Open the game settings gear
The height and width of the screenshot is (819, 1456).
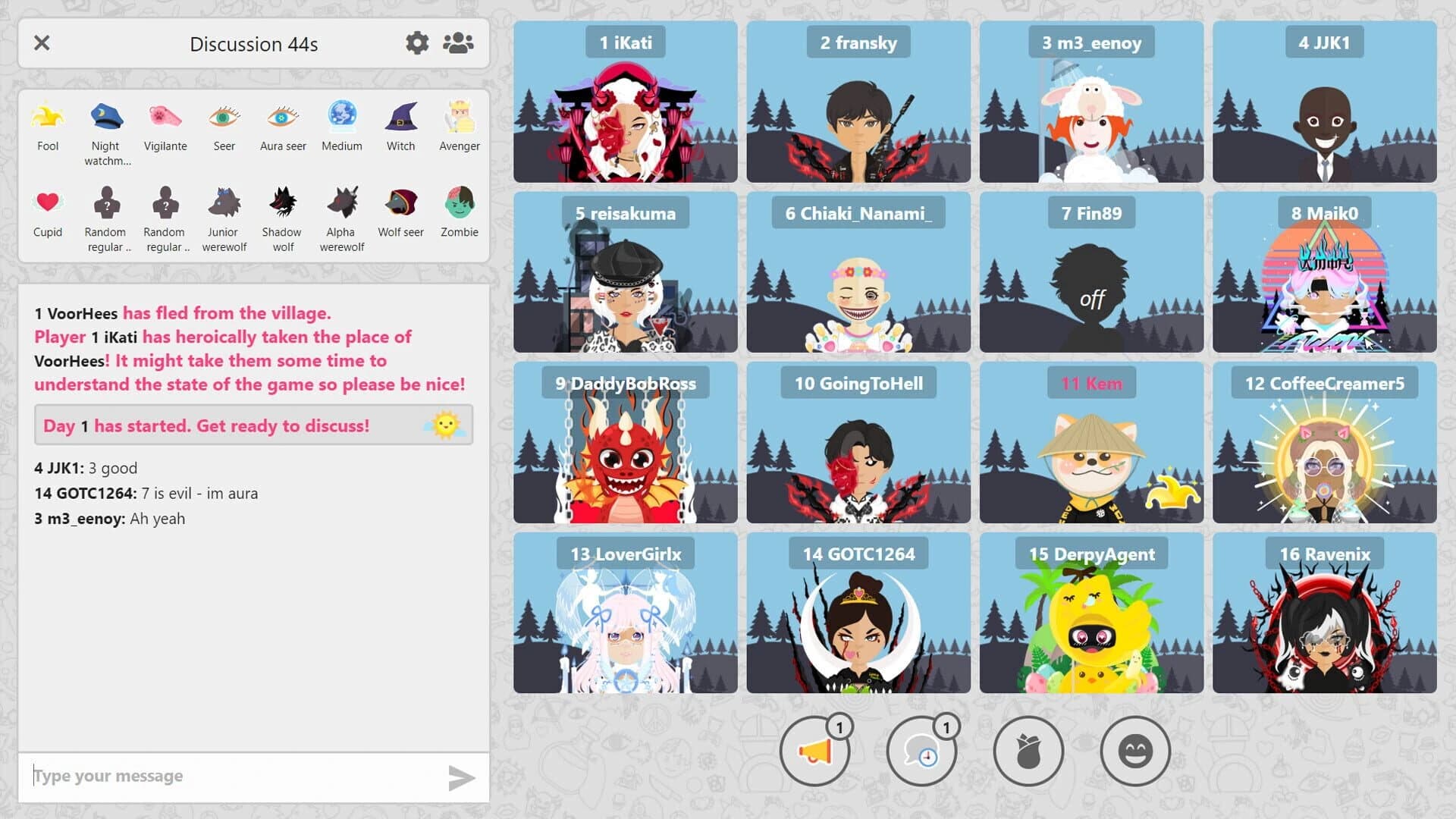[416, 43]
